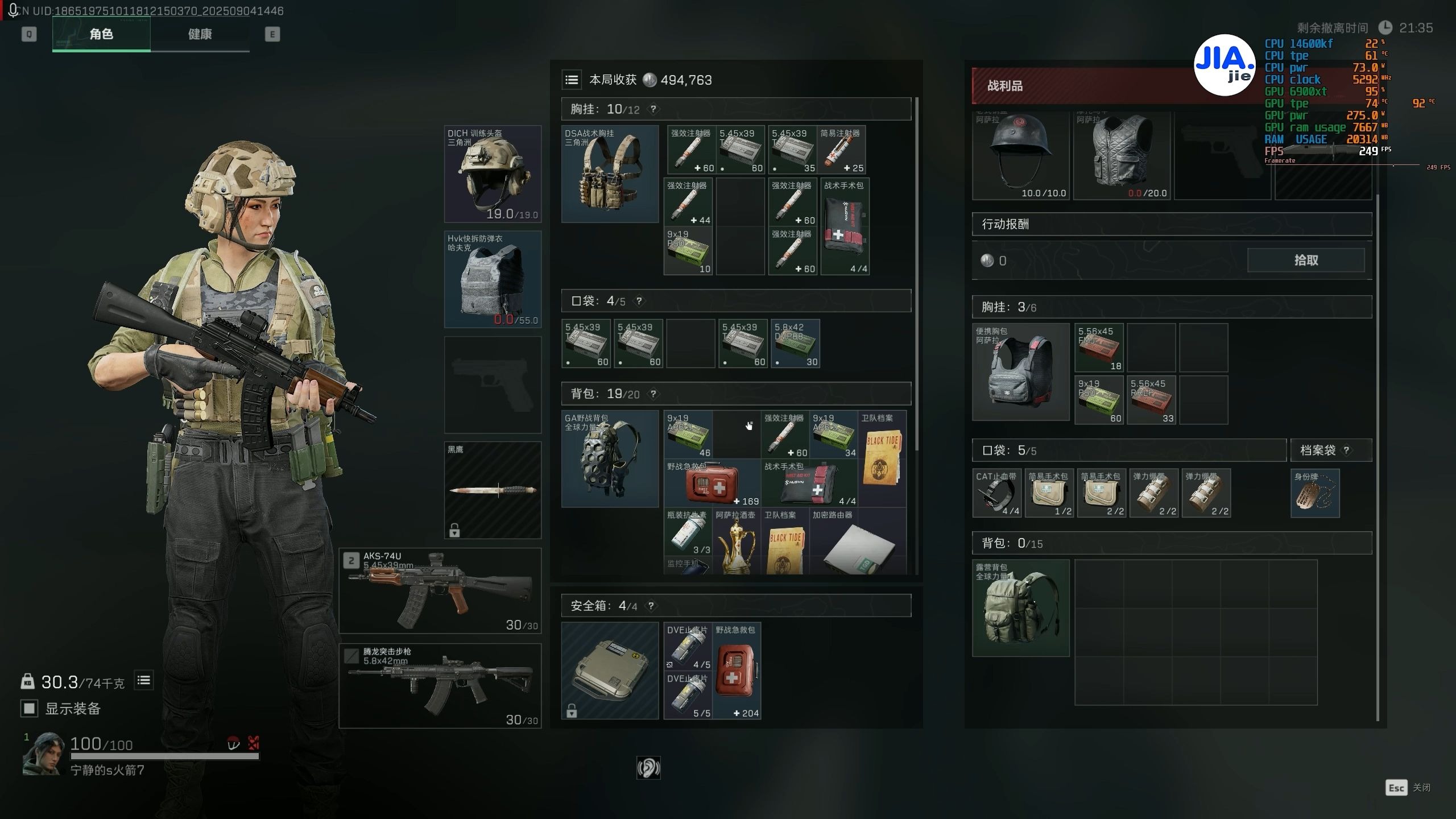Select the 露营背包 loot backpack

coord(1021,608)
